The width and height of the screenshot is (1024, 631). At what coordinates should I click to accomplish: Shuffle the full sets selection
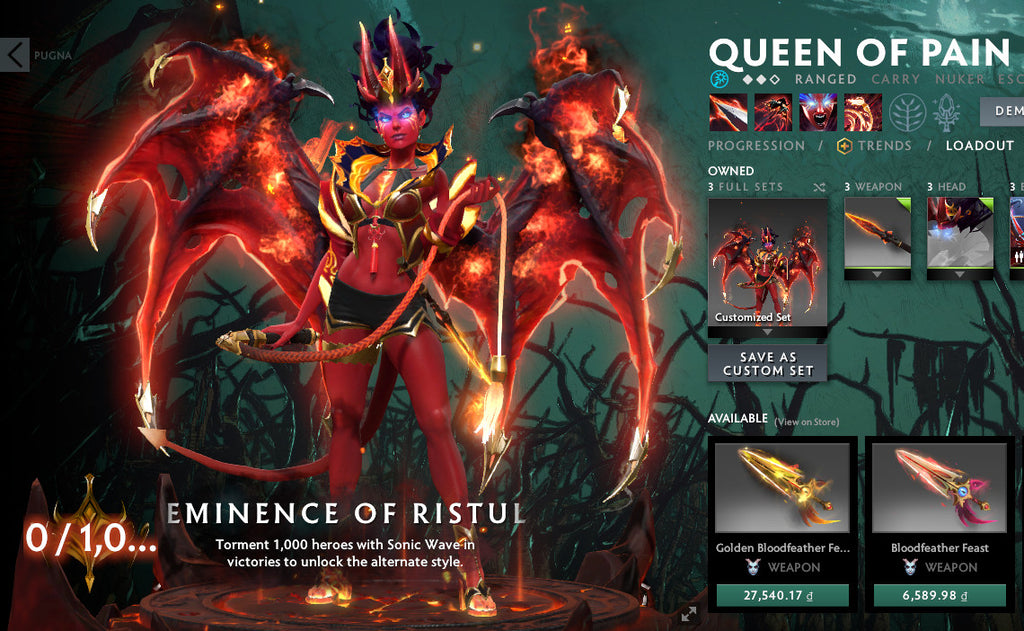[x=820, y=187]
